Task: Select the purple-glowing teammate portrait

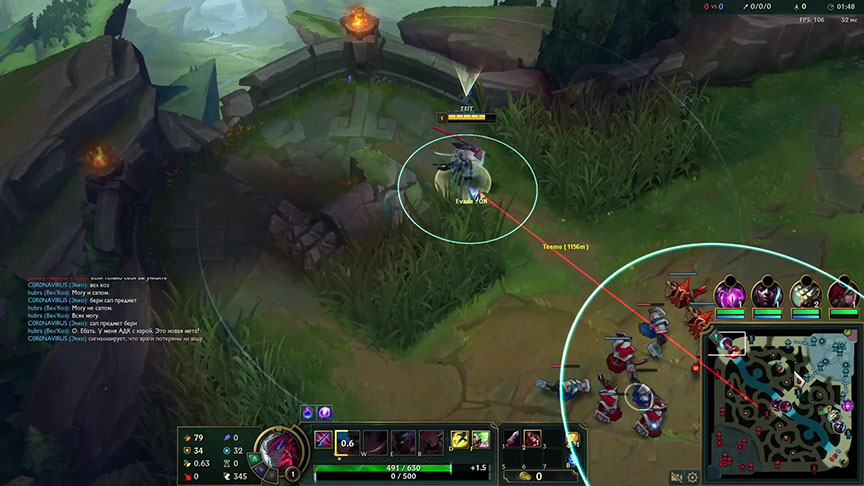Action: click(x=729, y=293)
